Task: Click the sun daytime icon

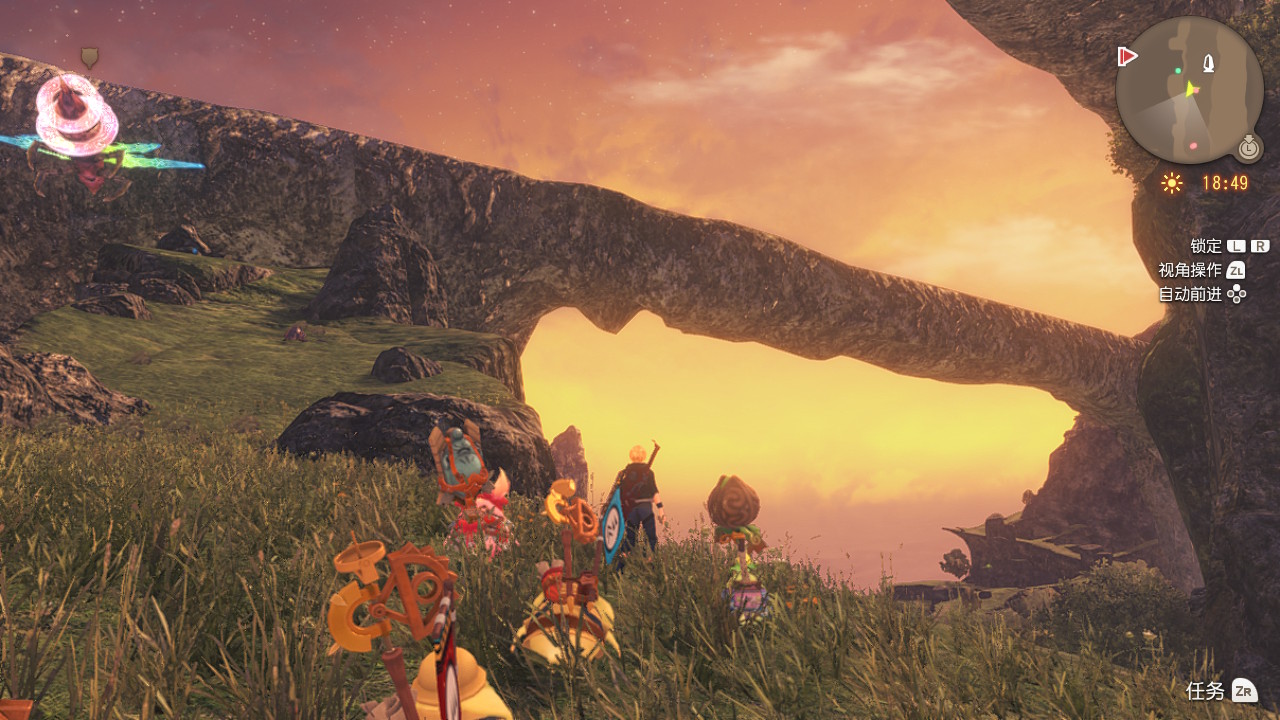Action: 1172,183
